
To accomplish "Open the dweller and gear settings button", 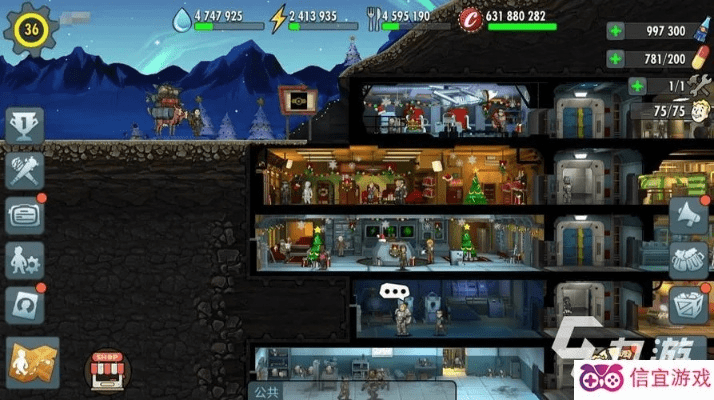I will click(x=24, y=260).
